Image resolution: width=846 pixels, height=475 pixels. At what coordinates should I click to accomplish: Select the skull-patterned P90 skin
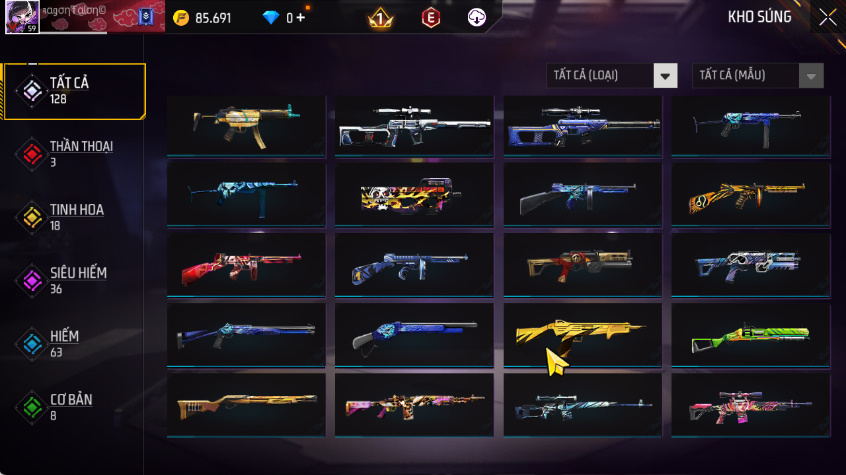(x=414, y=196)
